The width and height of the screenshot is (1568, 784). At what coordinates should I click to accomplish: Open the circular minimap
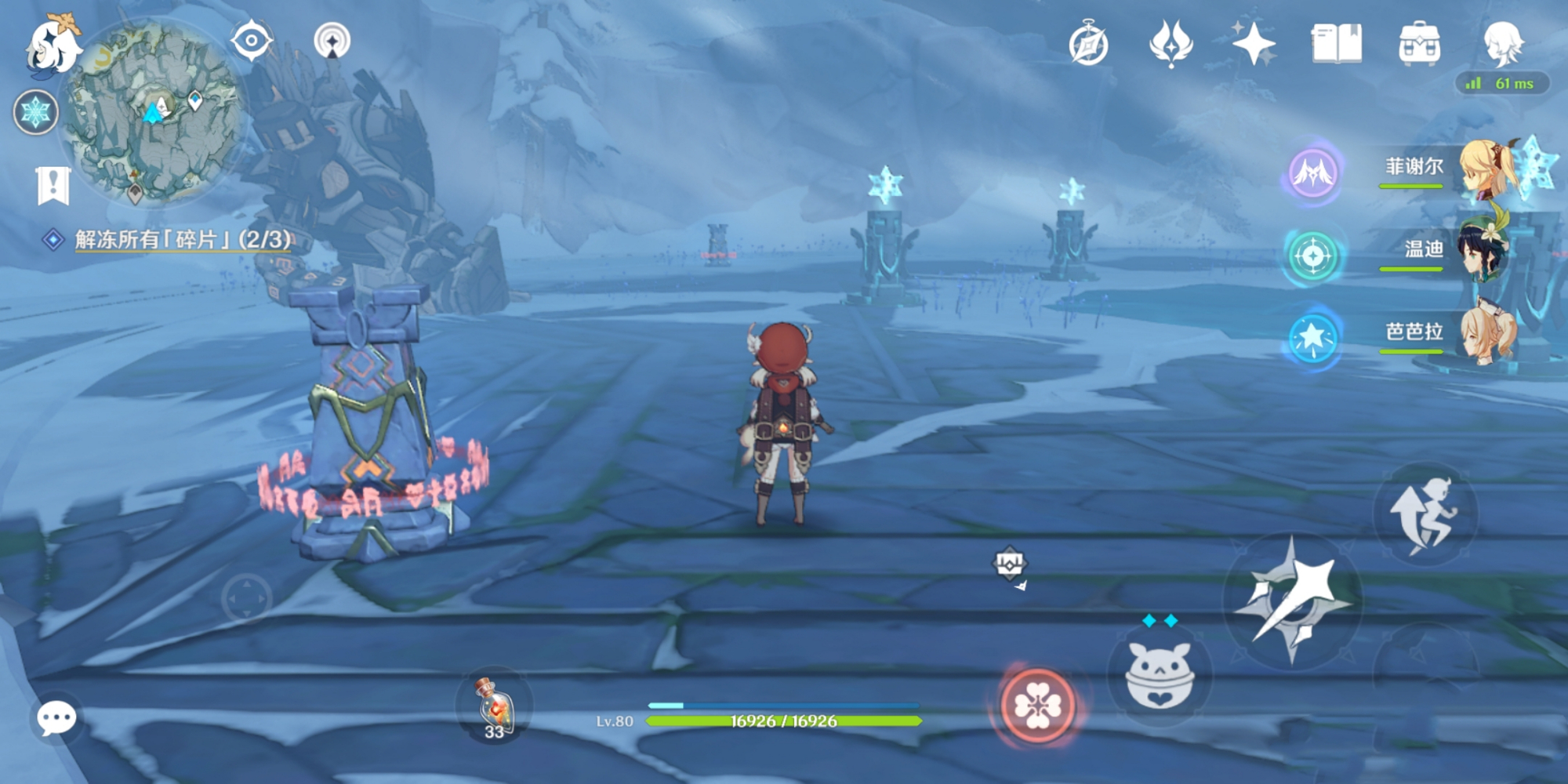point(154,110)
